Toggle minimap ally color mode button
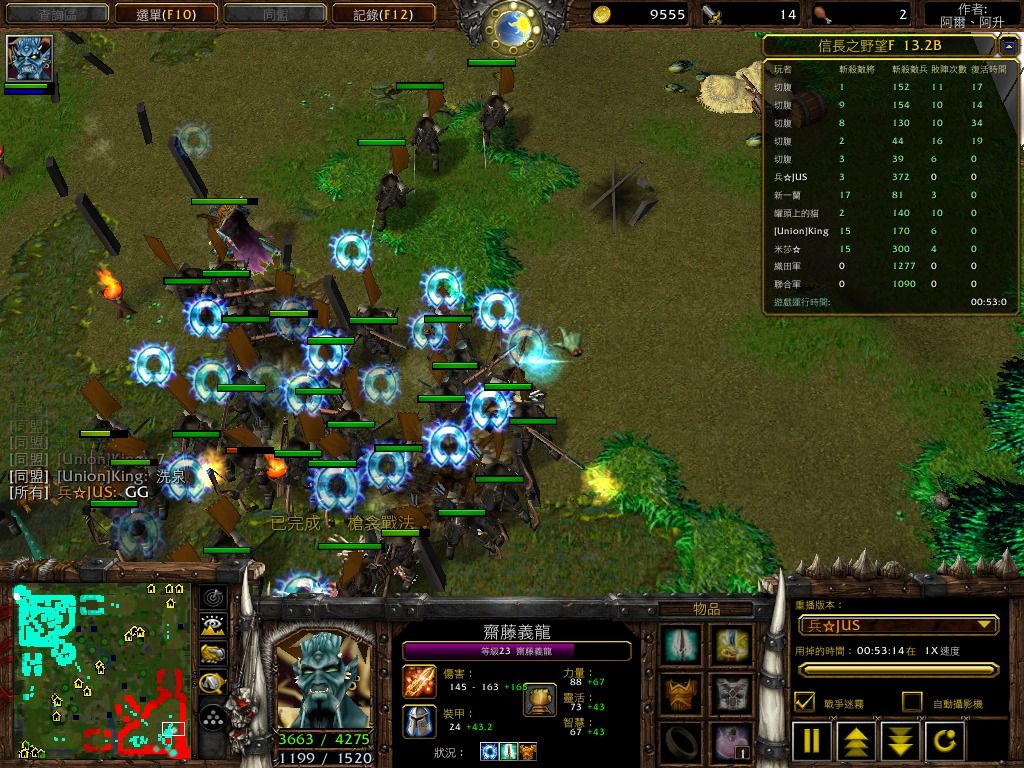 click(x=212, y=655)
